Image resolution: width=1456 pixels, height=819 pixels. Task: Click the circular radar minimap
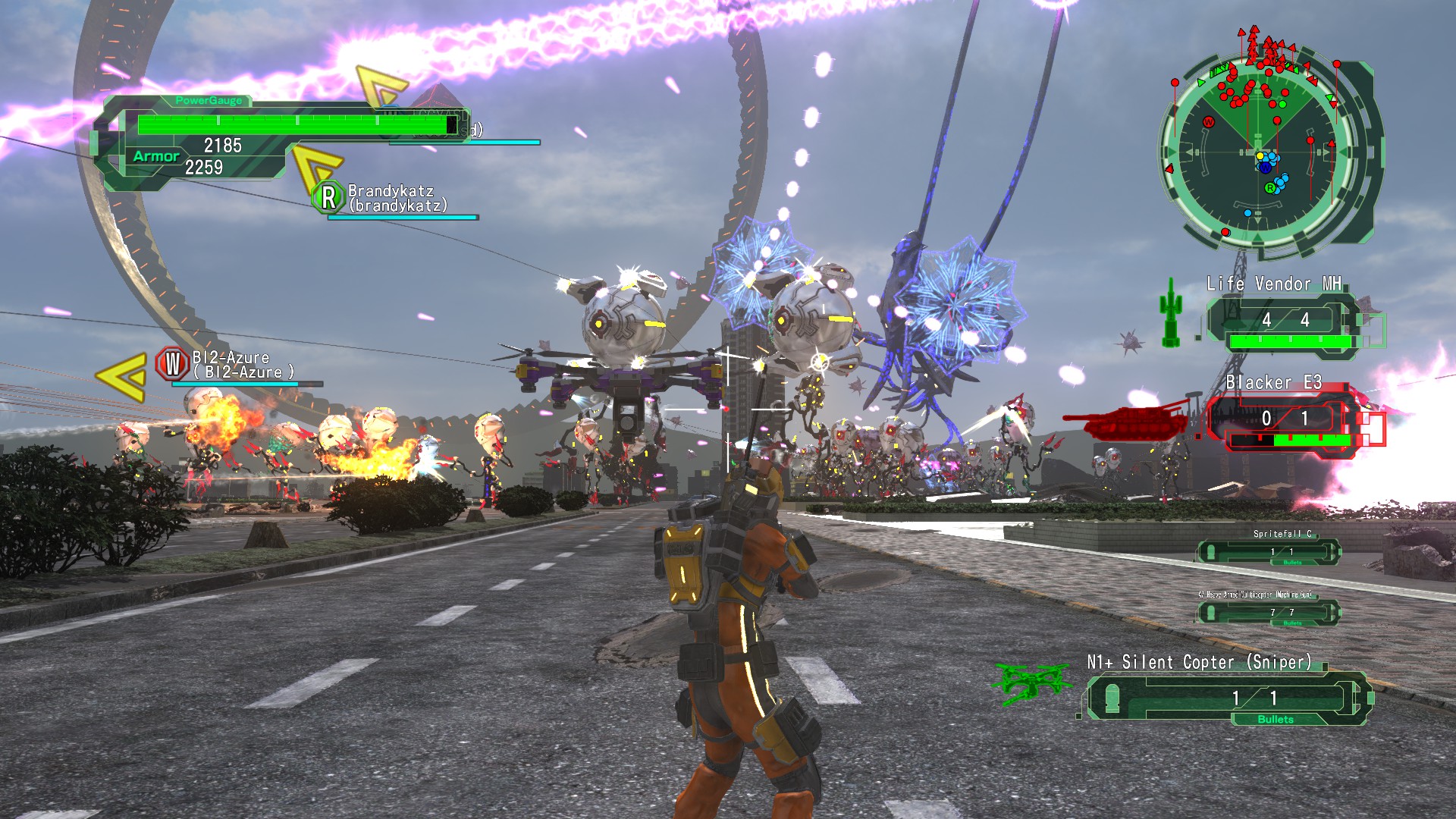[x=1258, y=153]
